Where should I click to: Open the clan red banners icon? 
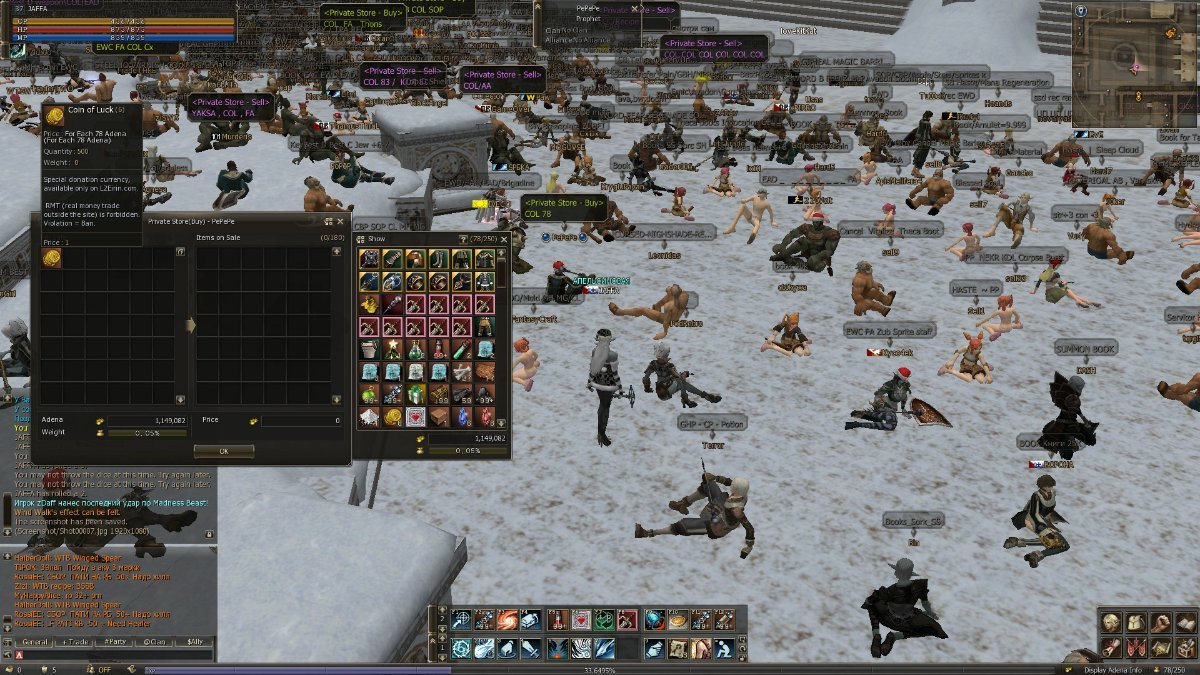click(1135, 647)
